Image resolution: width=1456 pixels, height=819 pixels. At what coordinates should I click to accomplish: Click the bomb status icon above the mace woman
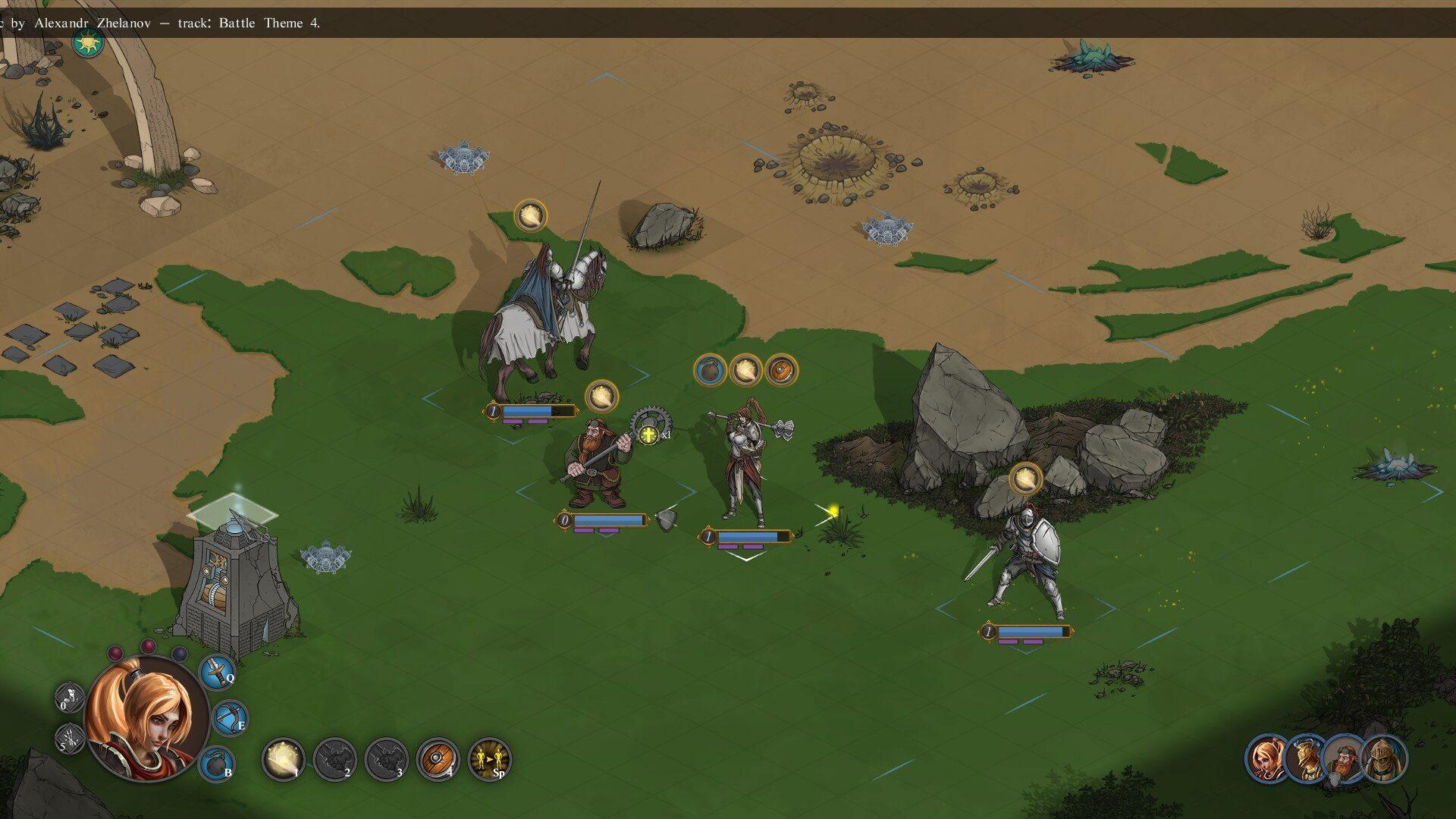click(x=710, y=370)
